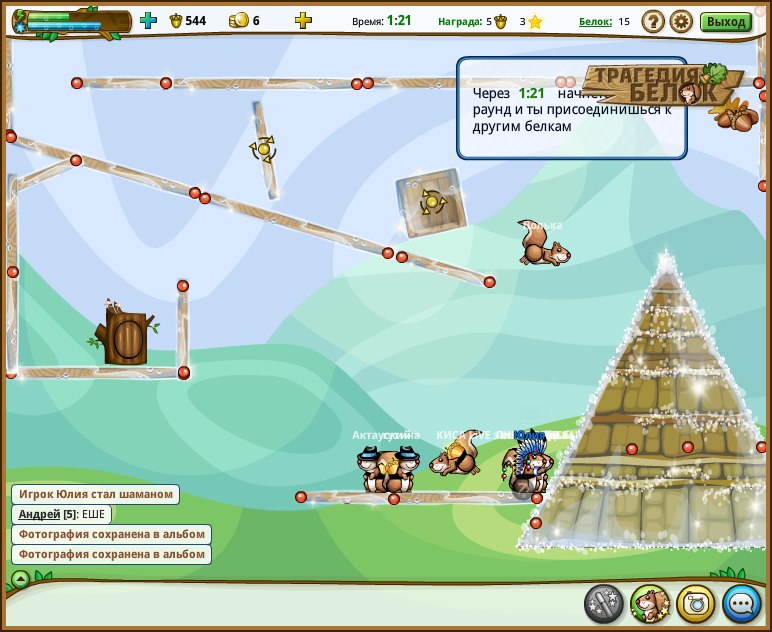772x632 pixels.
Task: Open help with the question mark button
Action: point(652,21)
